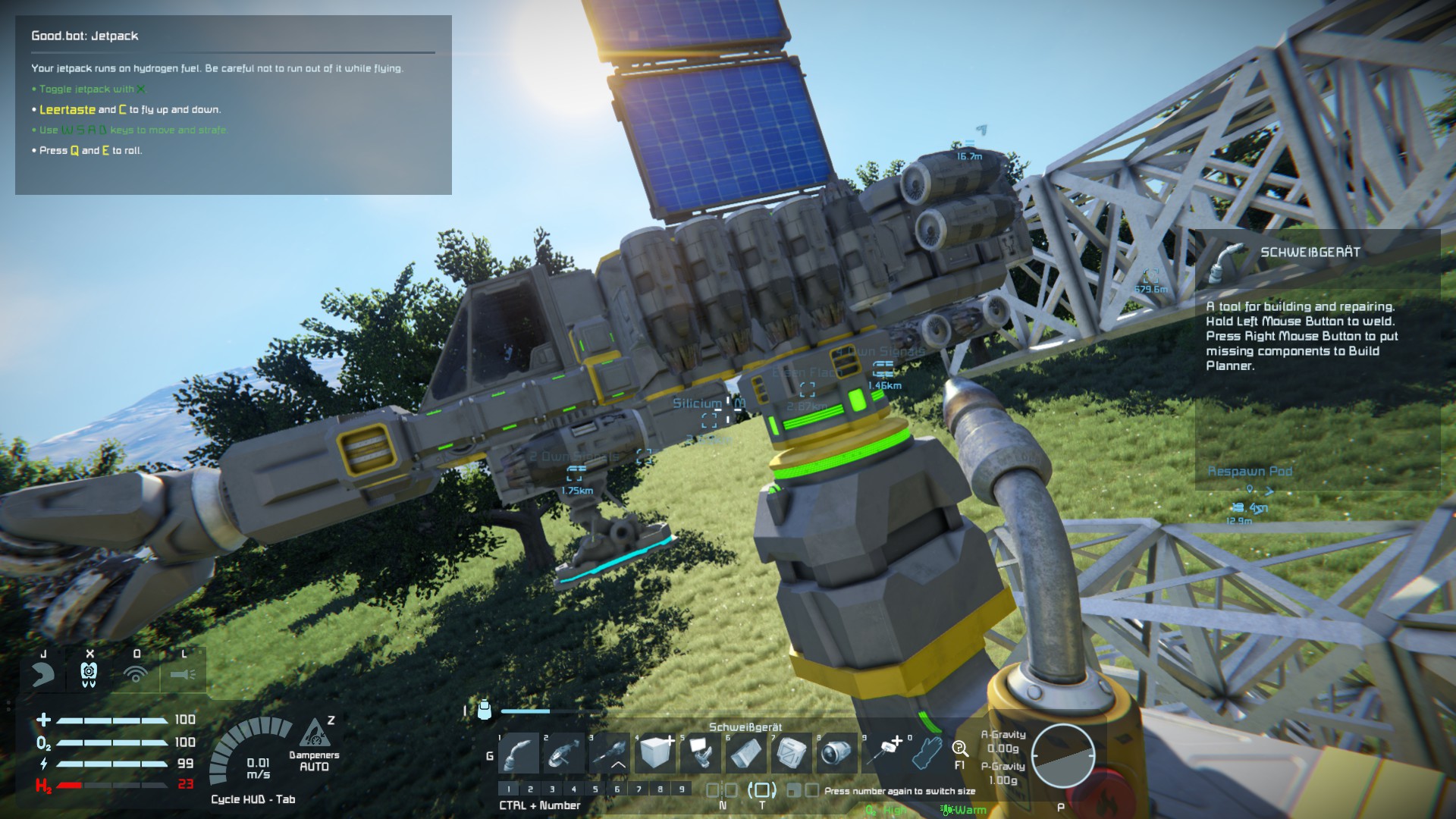Equip the angle grinder from the hotbar
The width and height of the screenshot is (1456, 819).
point(564,753)
